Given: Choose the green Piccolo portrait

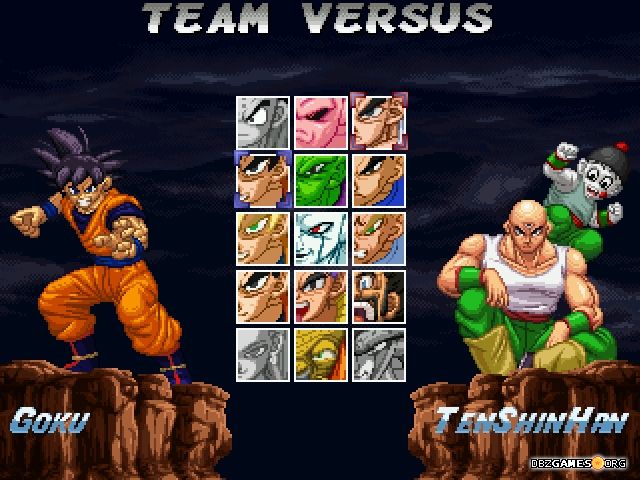Looking at the screenshot, I should 321,180.
